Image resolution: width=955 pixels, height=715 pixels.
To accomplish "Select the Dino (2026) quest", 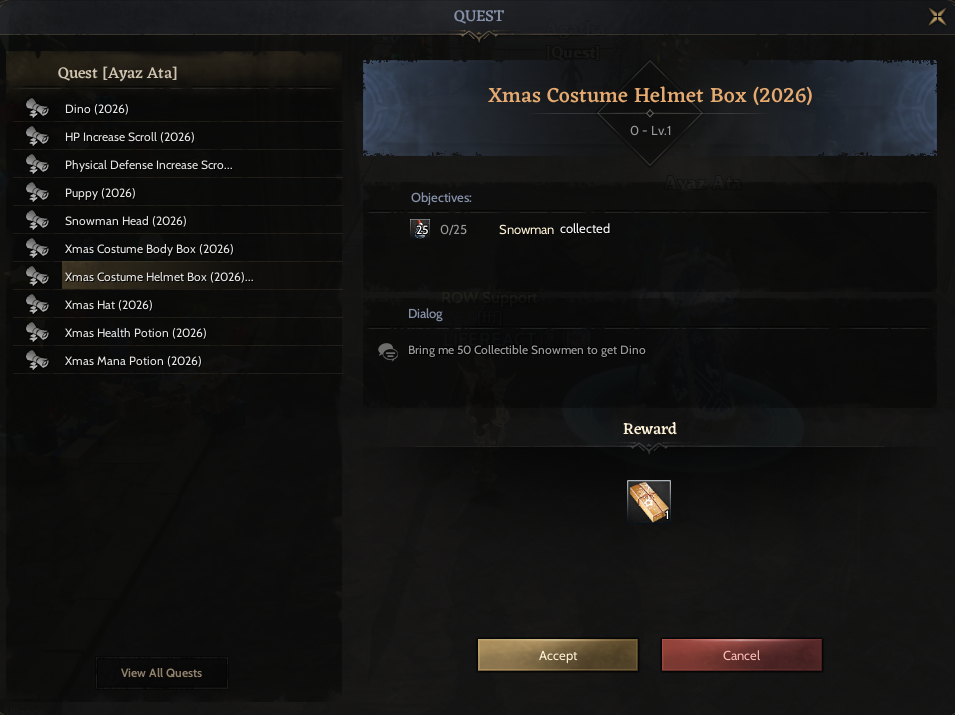I will tap(97, 109).
